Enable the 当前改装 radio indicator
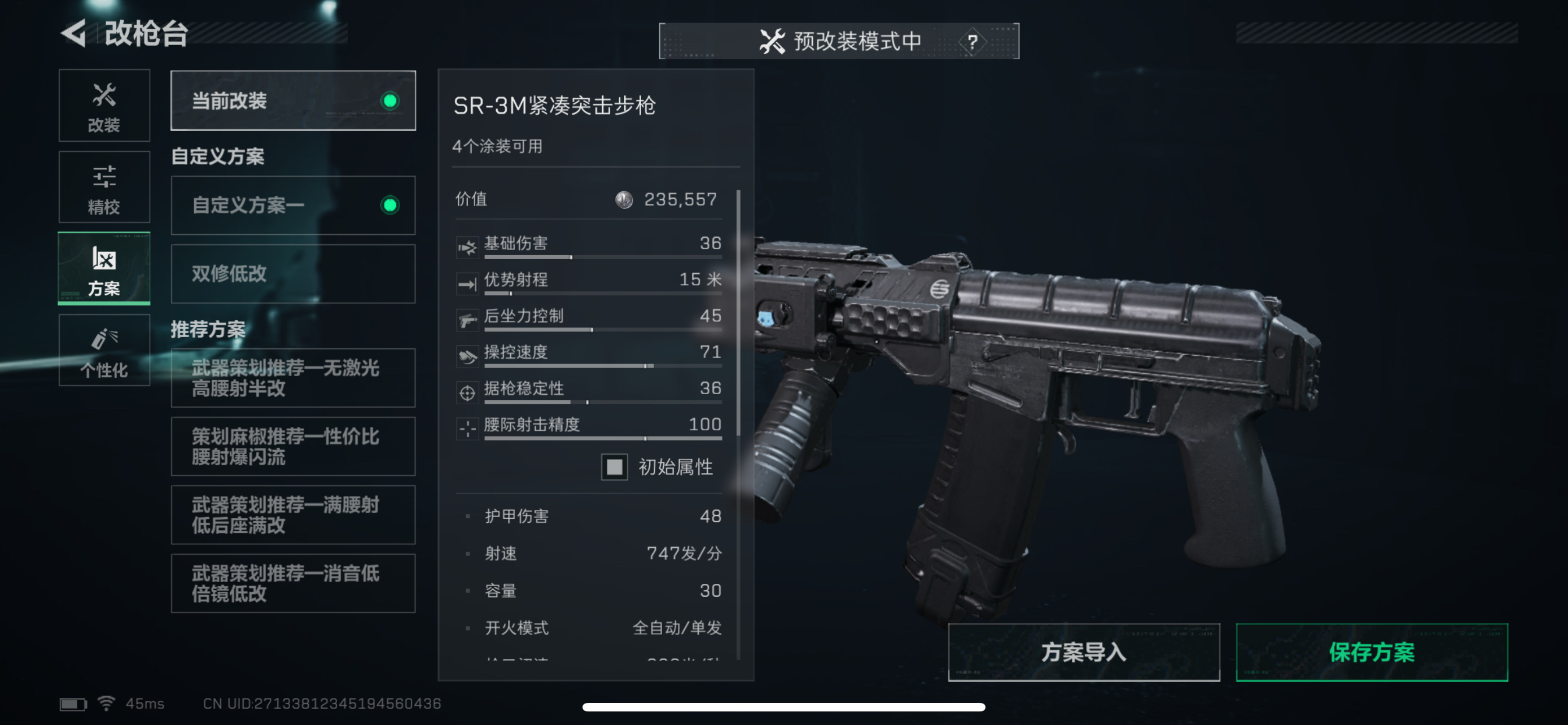Image resolution: width=1568 pixels, height=725 pixels. 391,101
